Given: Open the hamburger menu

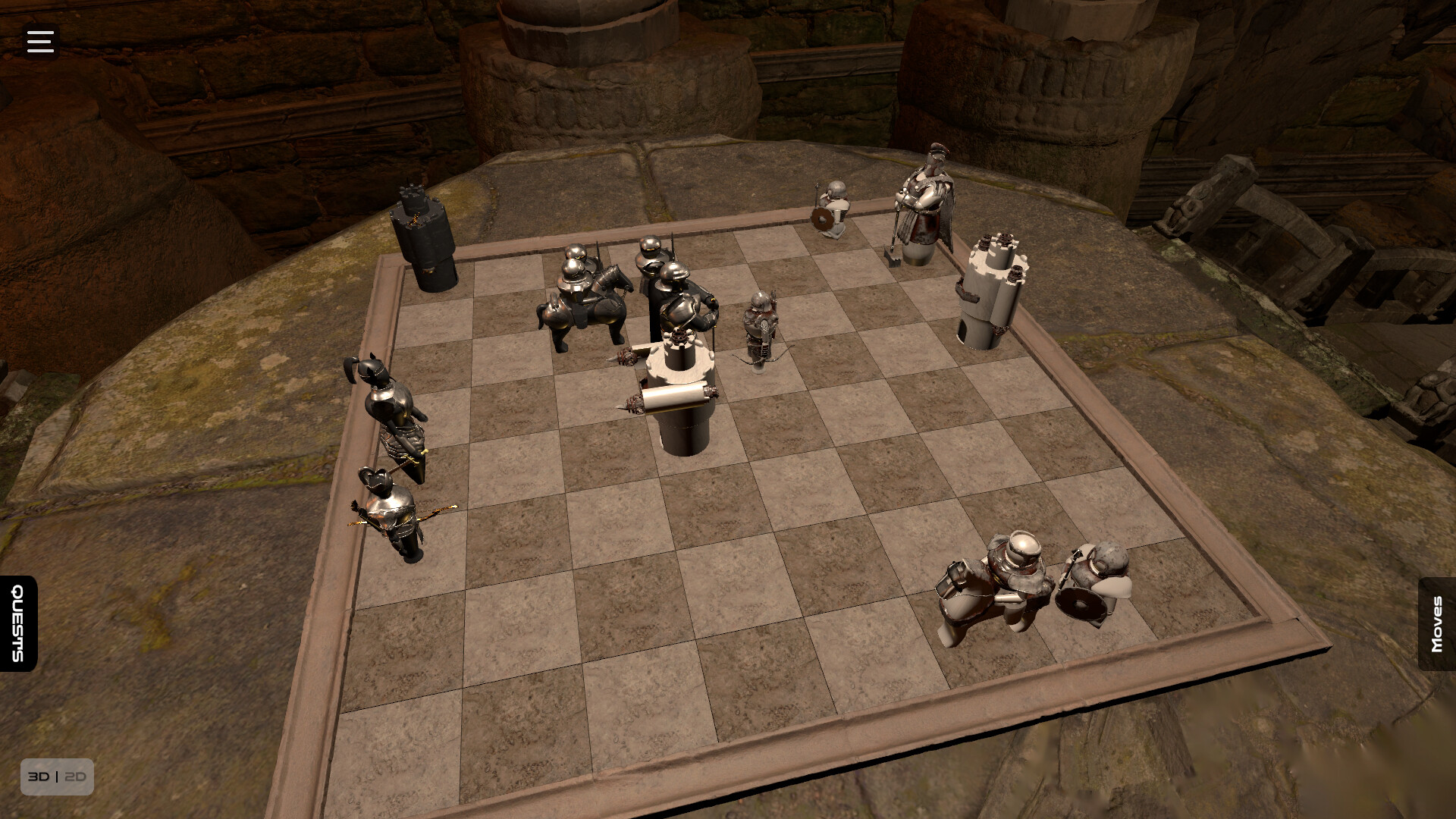Looking at the screenshot, I should 39,41.
